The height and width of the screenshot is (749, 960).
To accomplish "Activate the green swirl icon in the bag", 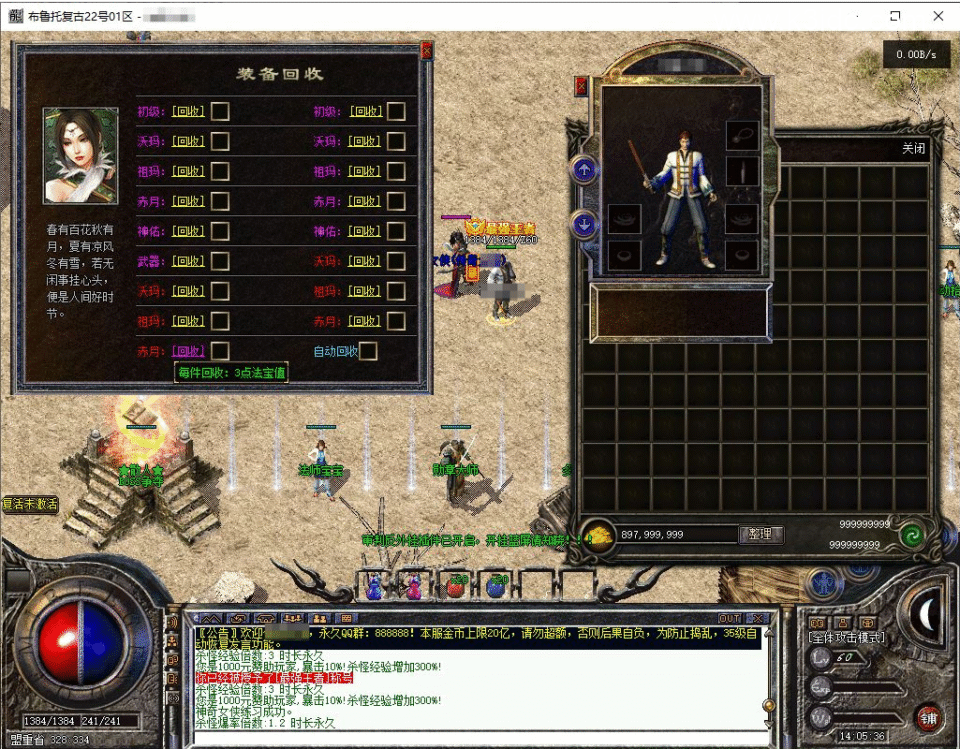I will [x=910, y=535].
